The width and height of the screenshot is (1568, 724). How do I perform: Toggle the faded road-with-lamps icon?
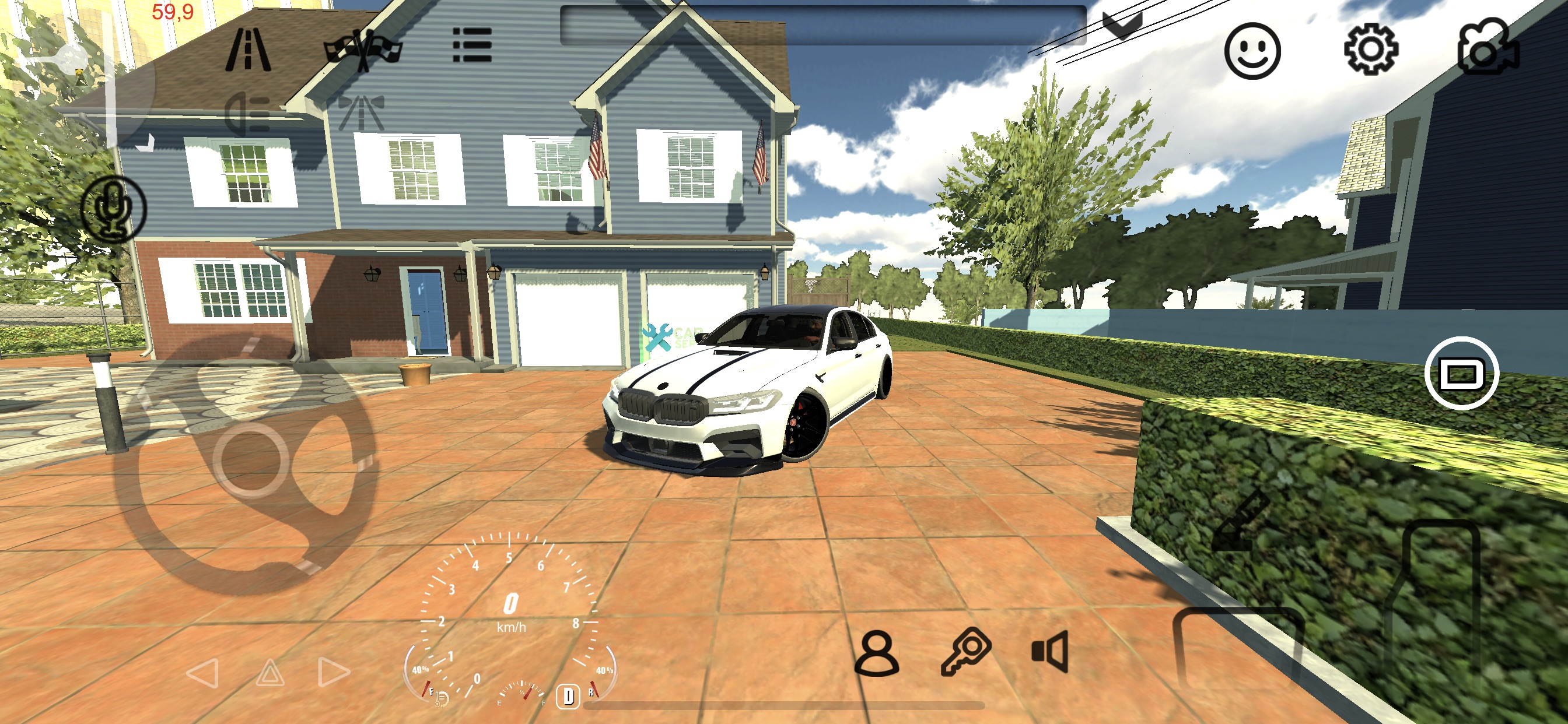pos(361,113)
